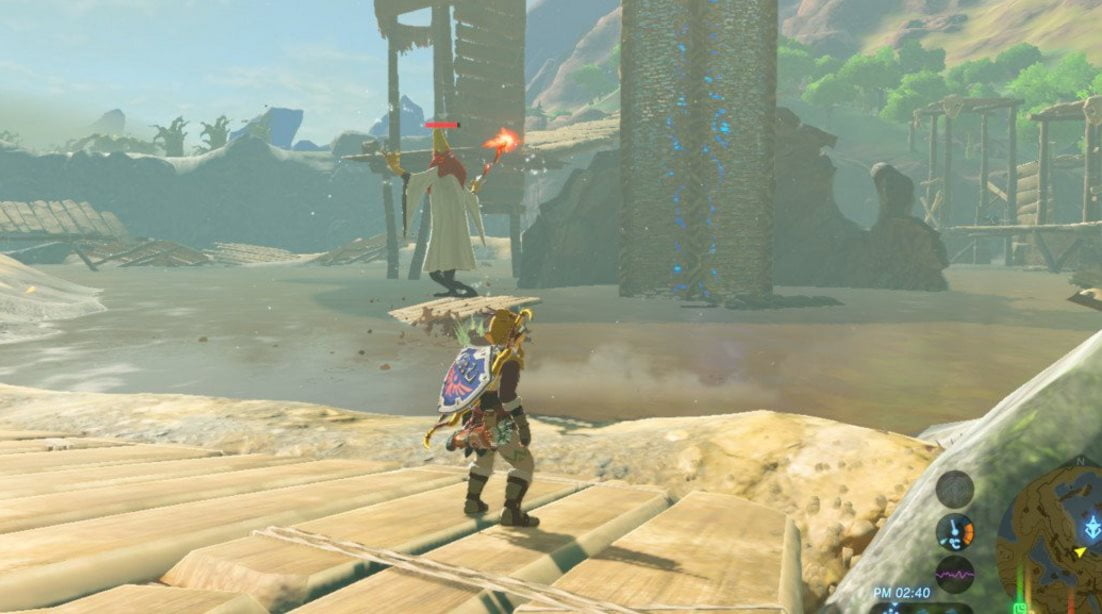Select the thermometer temperature gauge icon

click(x=954, y=532)
